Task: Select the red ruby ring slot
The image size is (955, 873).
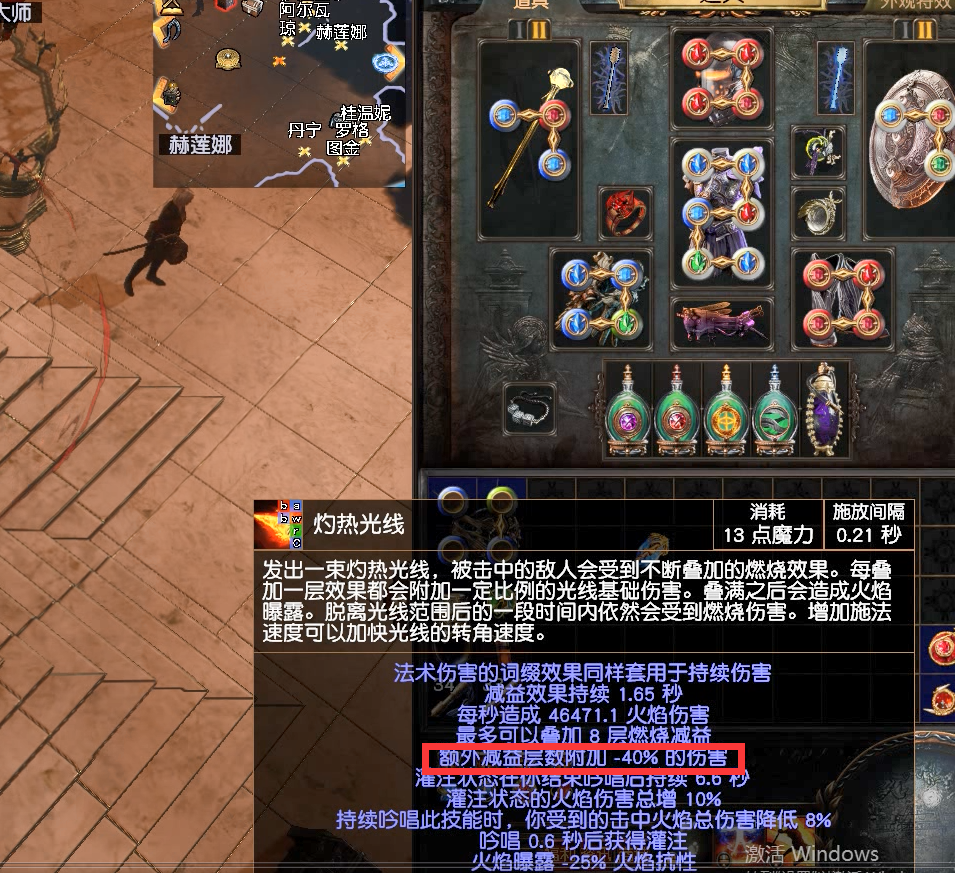Action: pos(623,212)
